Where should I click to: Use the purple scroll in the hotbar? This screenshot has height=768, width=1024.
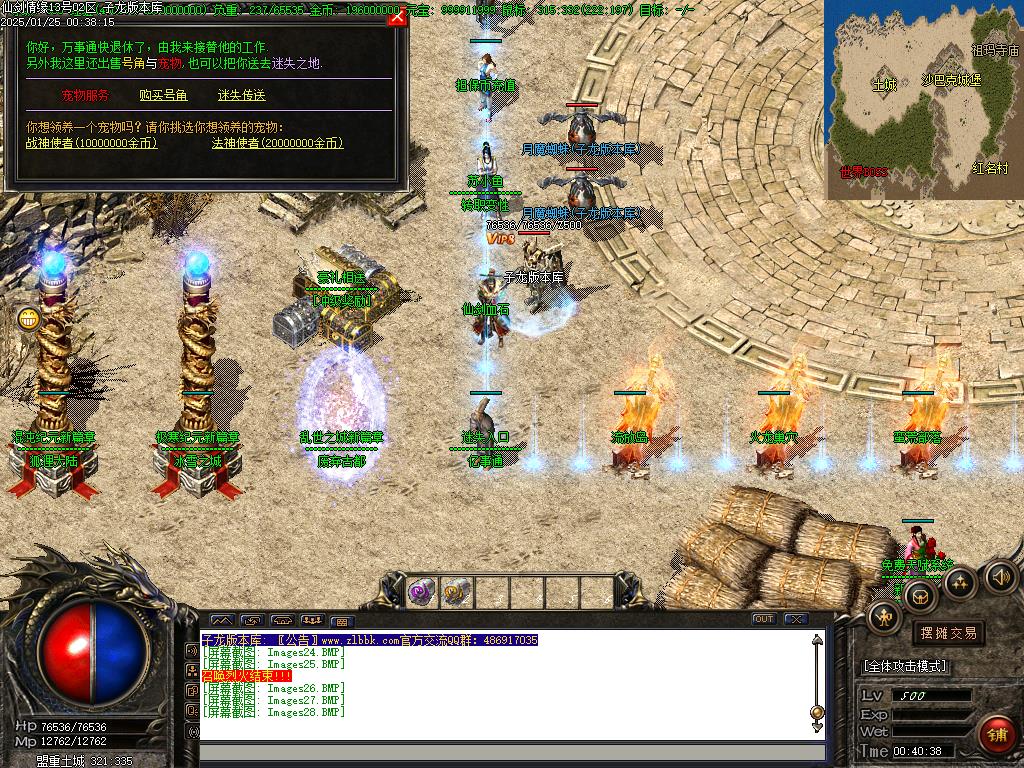click(x=421, y=591)
